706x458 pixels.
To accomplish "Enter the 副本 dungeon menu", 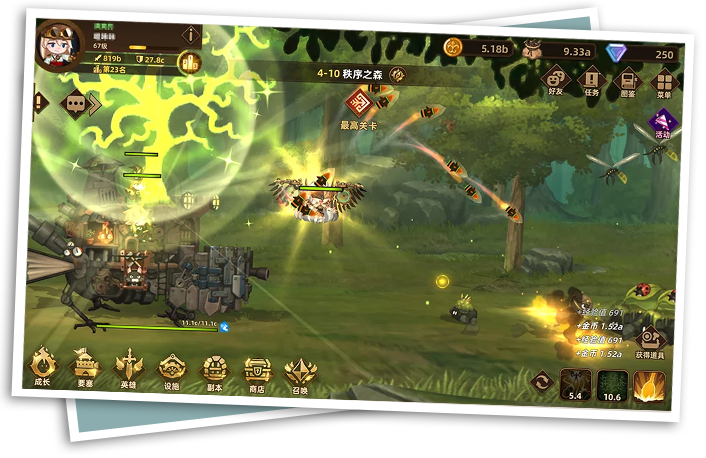I will point(215,372).
